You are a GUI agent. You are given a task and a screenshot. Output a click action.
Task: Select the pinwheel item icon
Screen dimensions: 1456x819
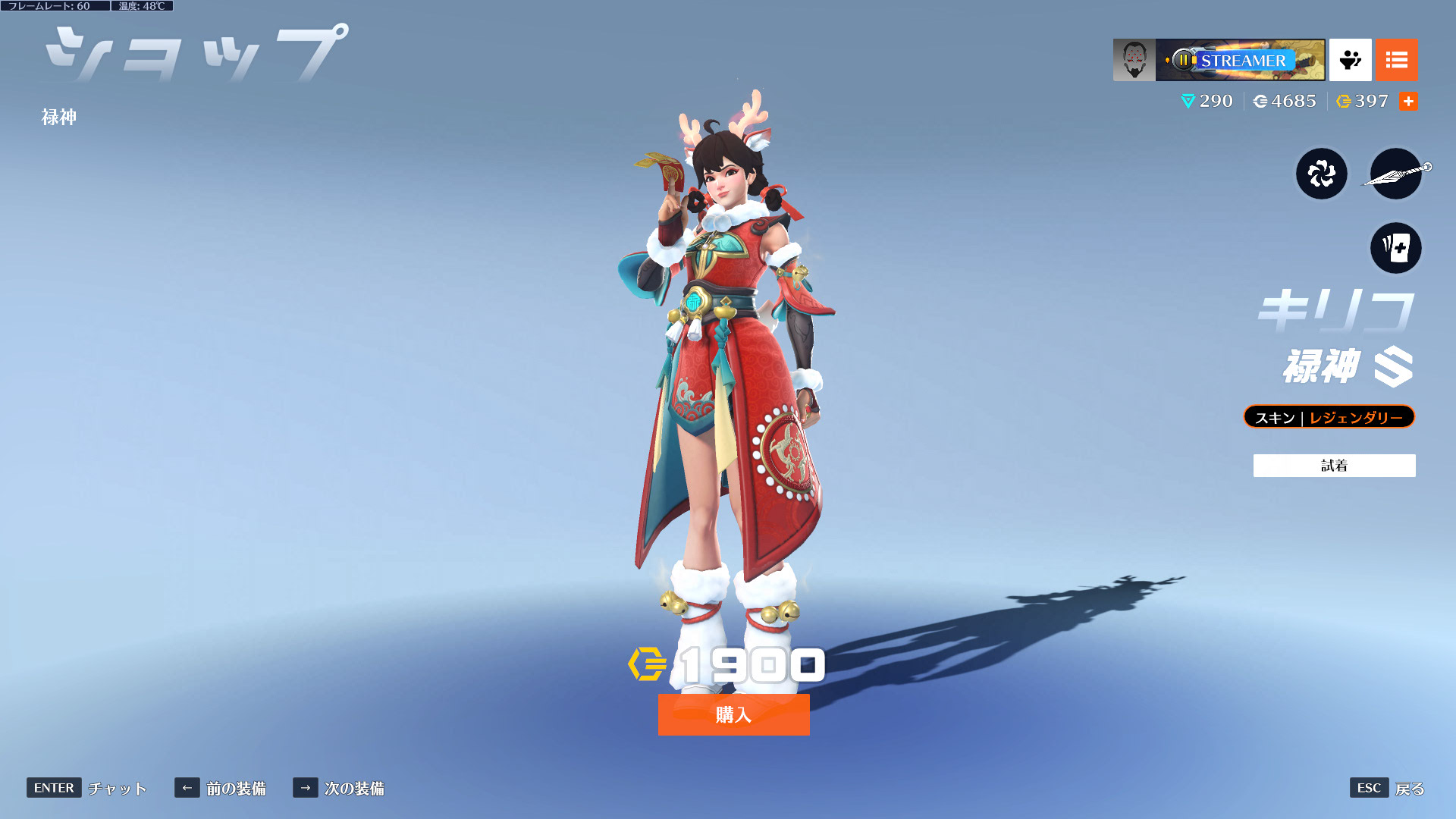tap(1321, 174)
